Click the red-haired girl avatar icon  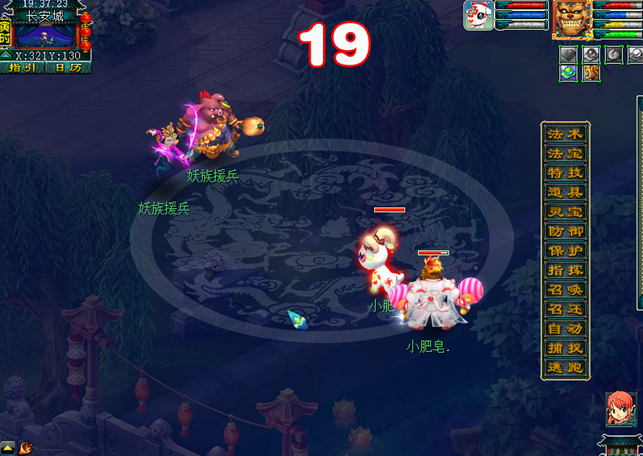coord(619,409)
